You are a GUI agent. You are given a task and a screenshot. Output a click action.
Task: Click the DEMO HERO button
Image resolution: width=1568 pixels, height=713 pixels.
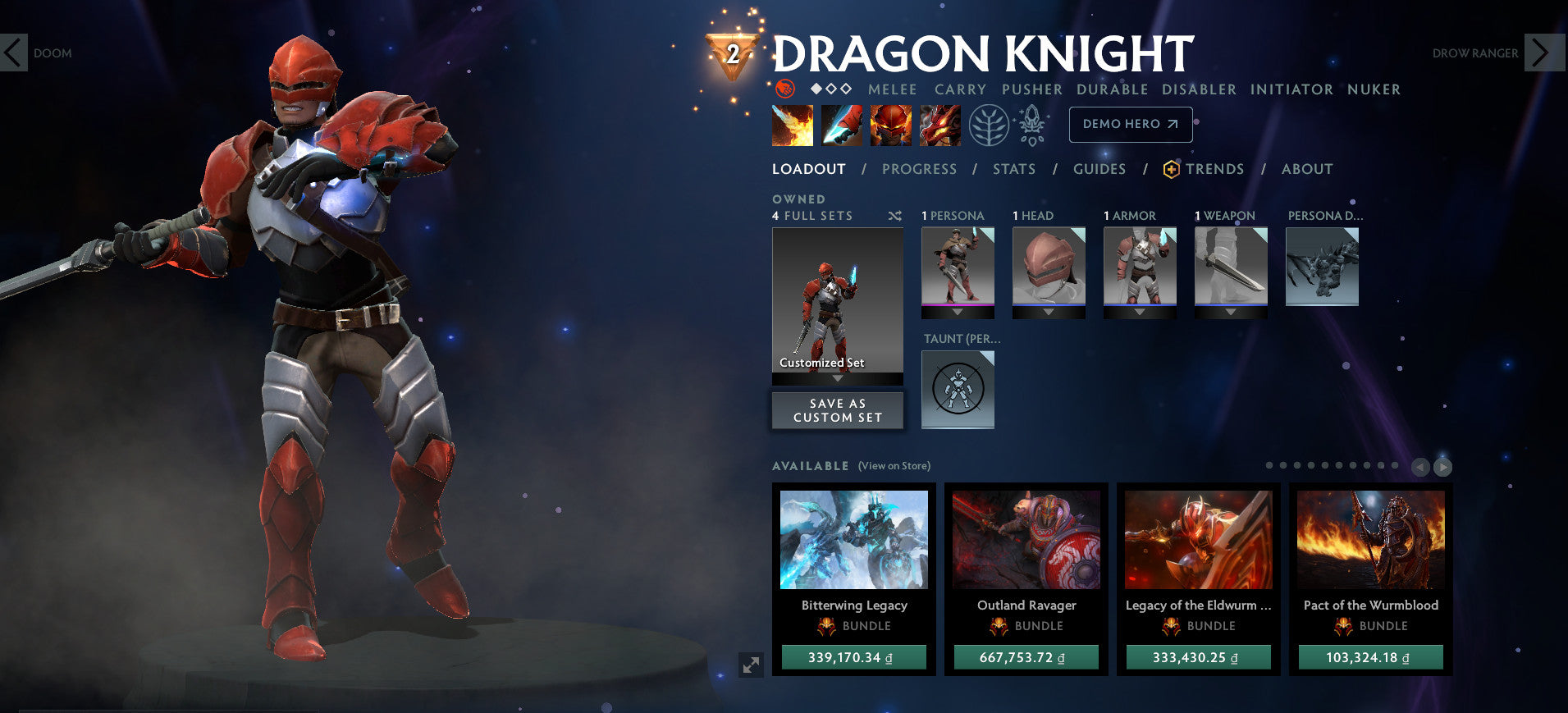click(1131, 125)
